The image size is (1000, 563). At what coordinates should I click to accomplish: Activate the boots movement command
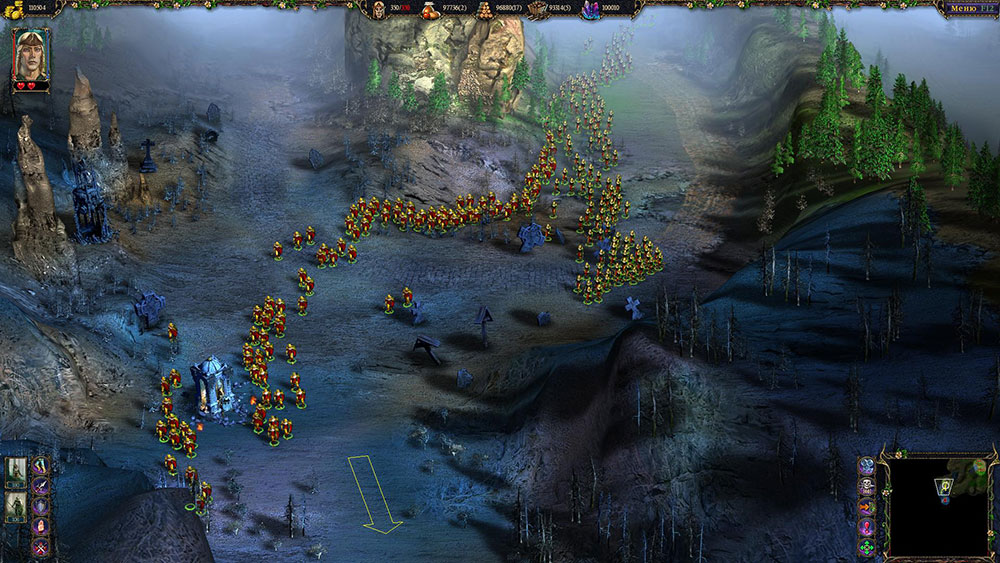pos(41,466)
